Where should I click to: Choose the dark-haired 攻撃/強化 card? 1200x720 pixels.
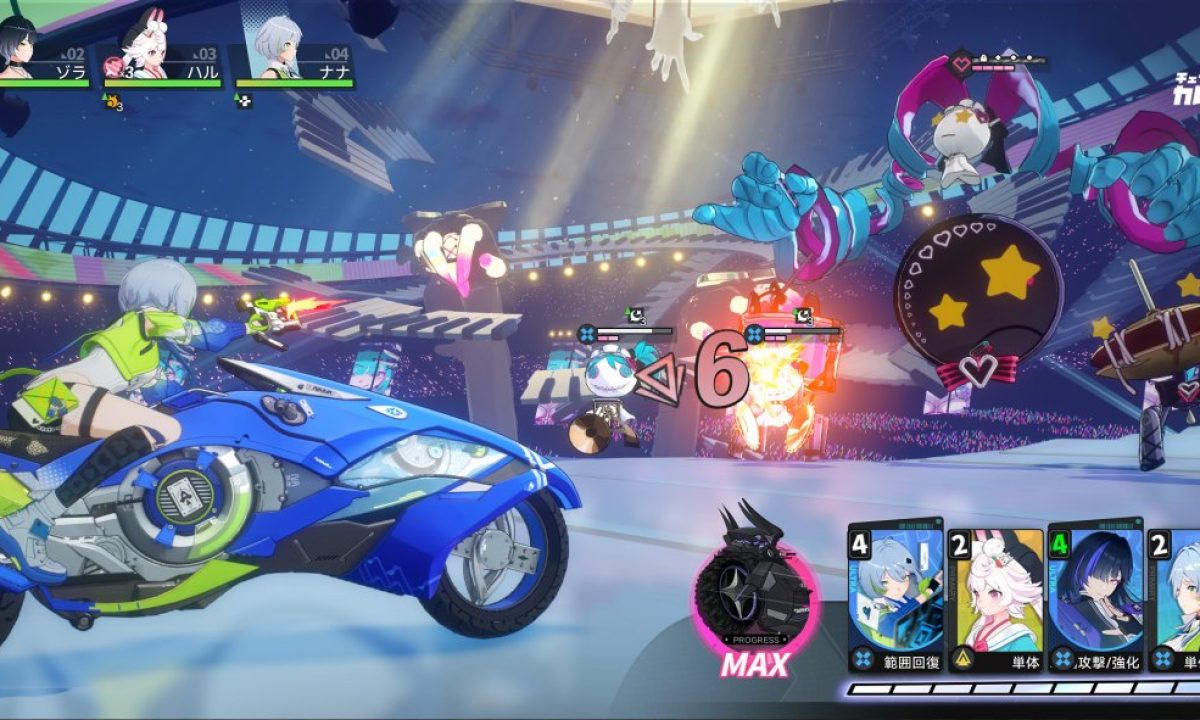pos(1095,596)
